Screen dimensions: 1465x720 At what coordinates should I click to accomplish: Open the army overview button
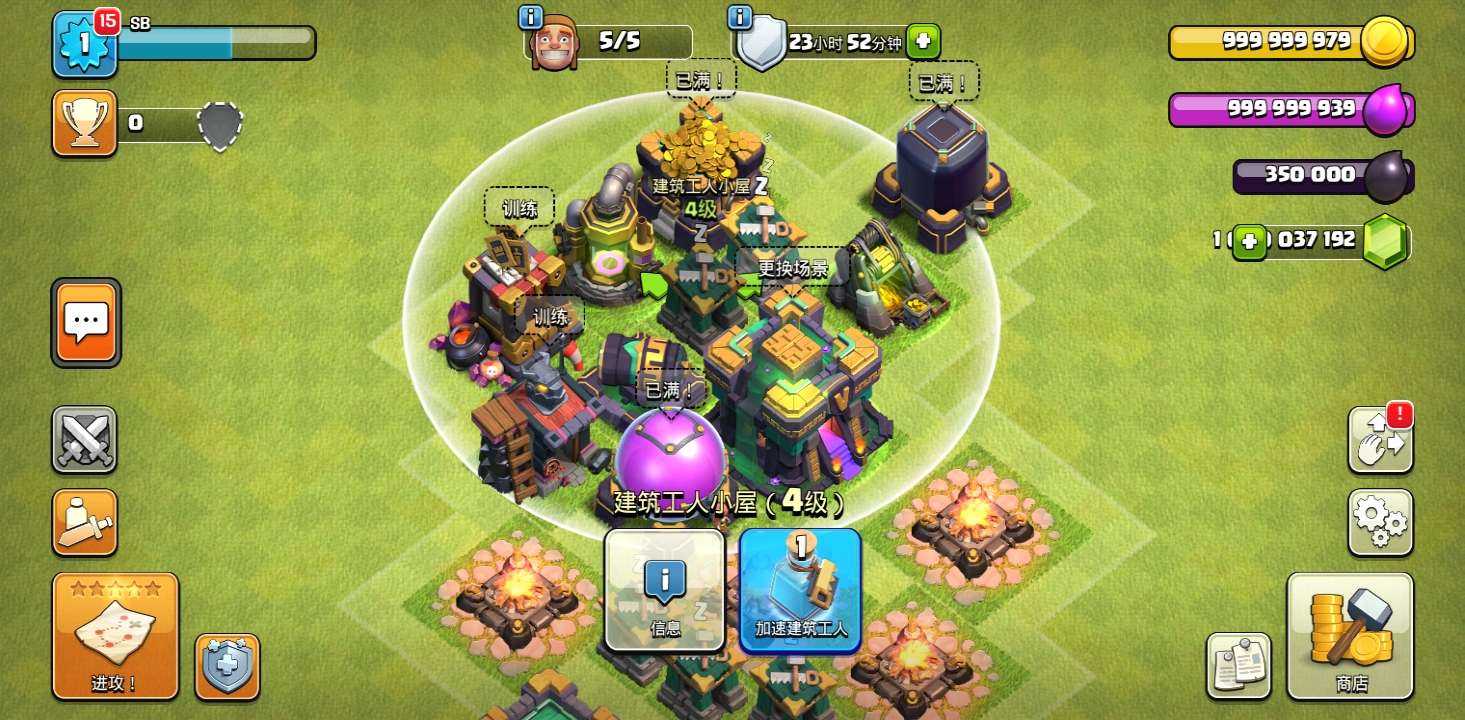(84, 522)
